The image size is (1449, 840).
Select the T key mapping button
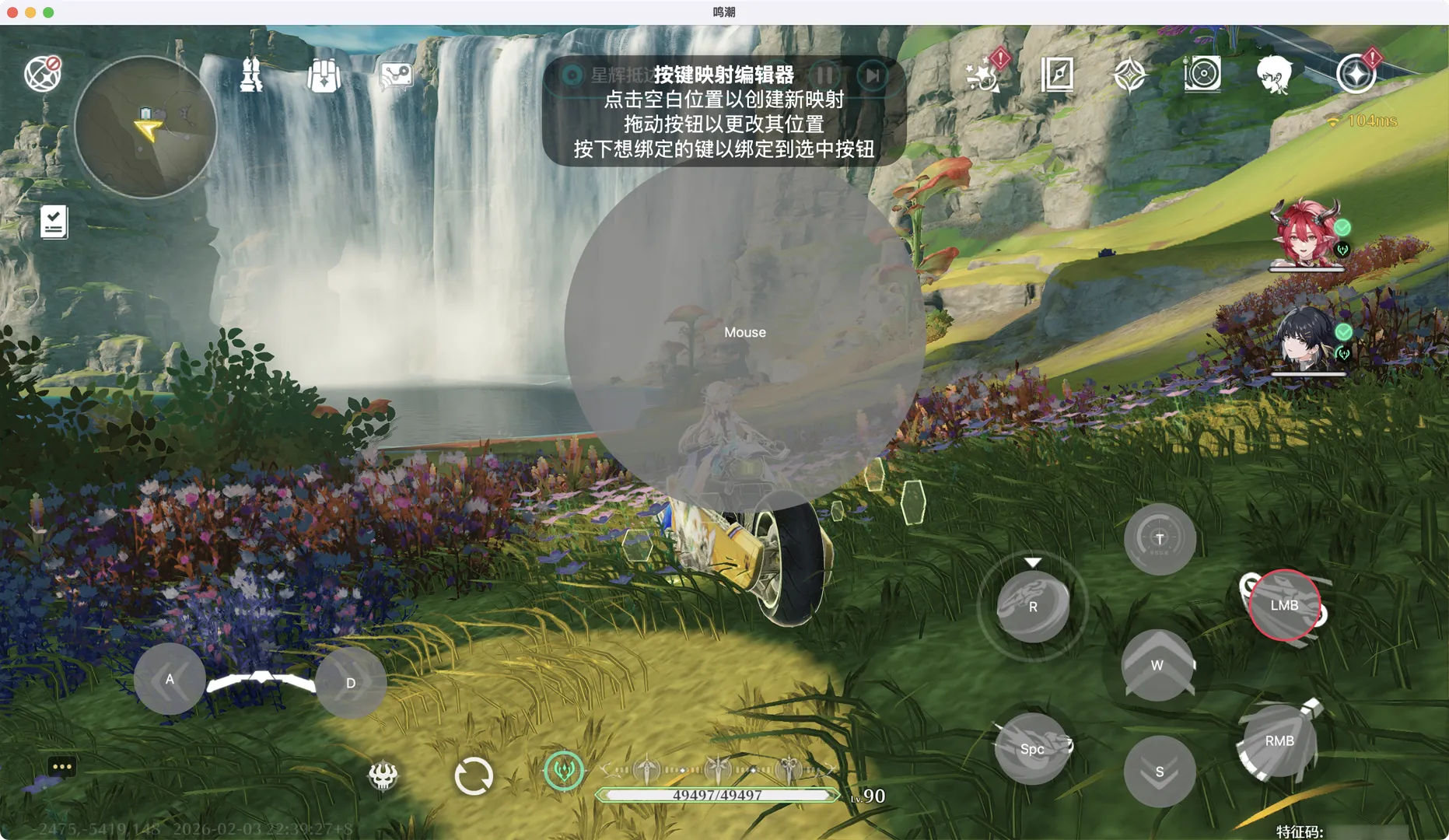pyautogui.click(x=1159, y=539)
